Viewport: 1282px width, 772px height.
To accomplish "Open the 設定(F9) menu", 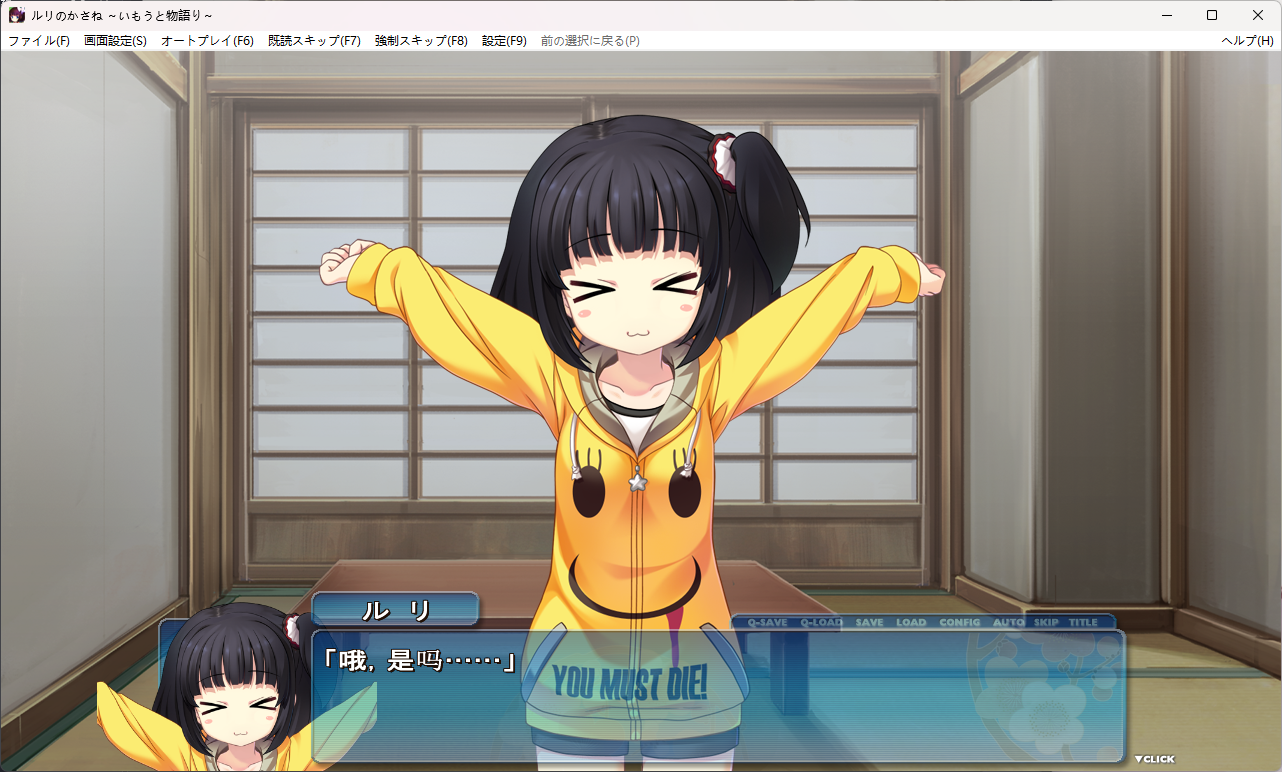I will click(x=504, y=41).
